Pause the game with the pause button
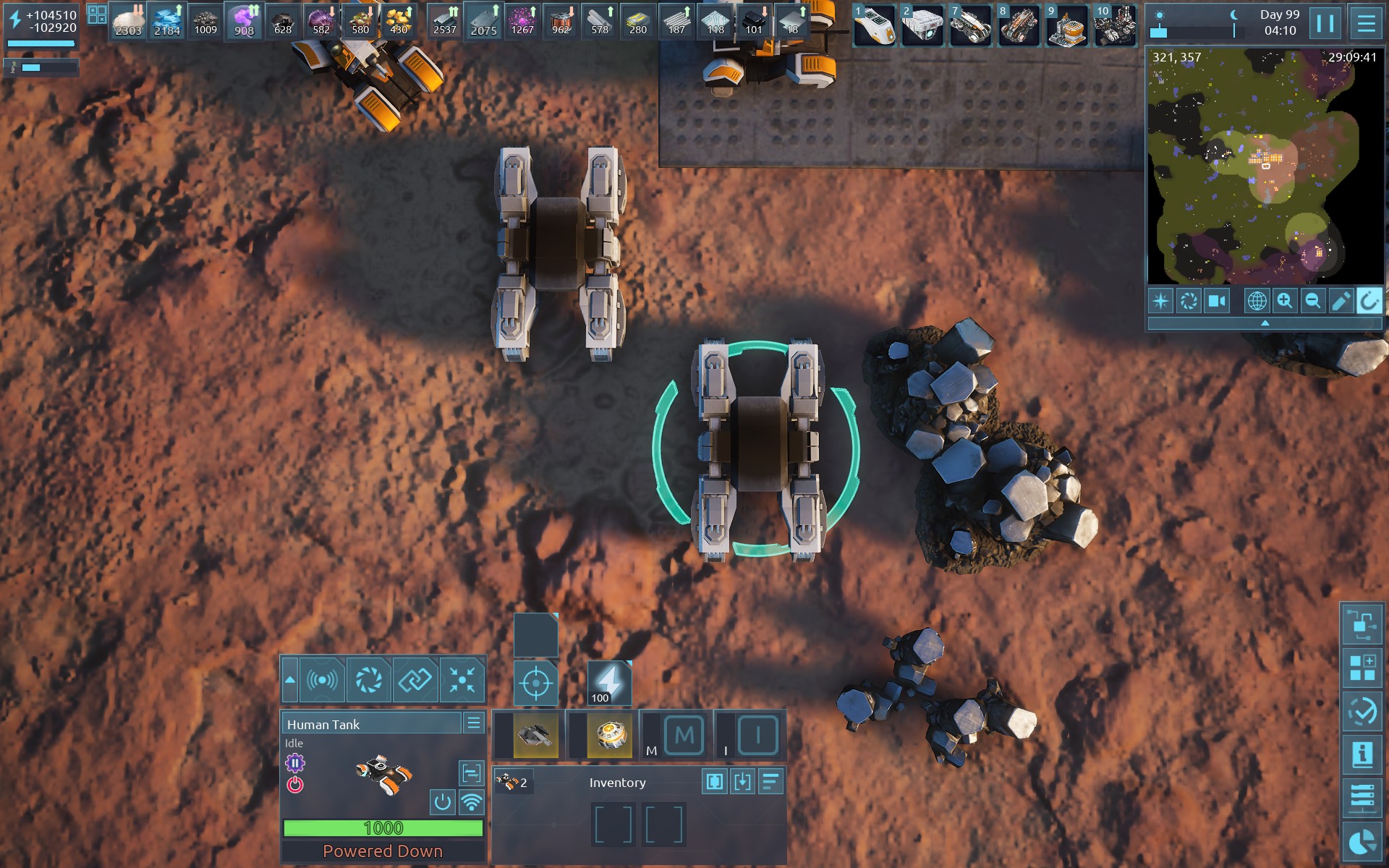Viewport: 1389px width, 868px height. coord(1325,23)
